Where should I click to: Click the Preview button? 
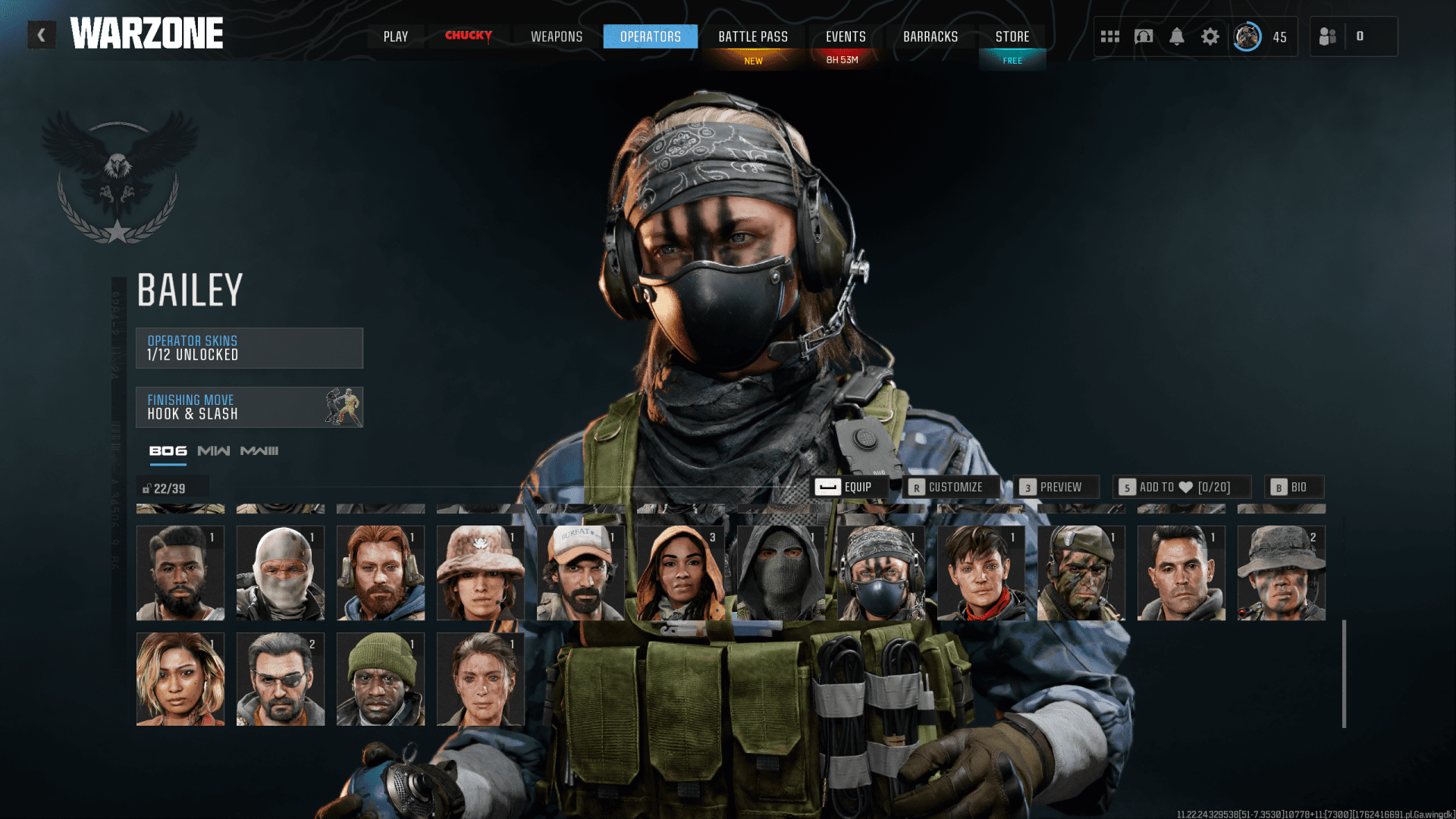(x=1056, y=487)
